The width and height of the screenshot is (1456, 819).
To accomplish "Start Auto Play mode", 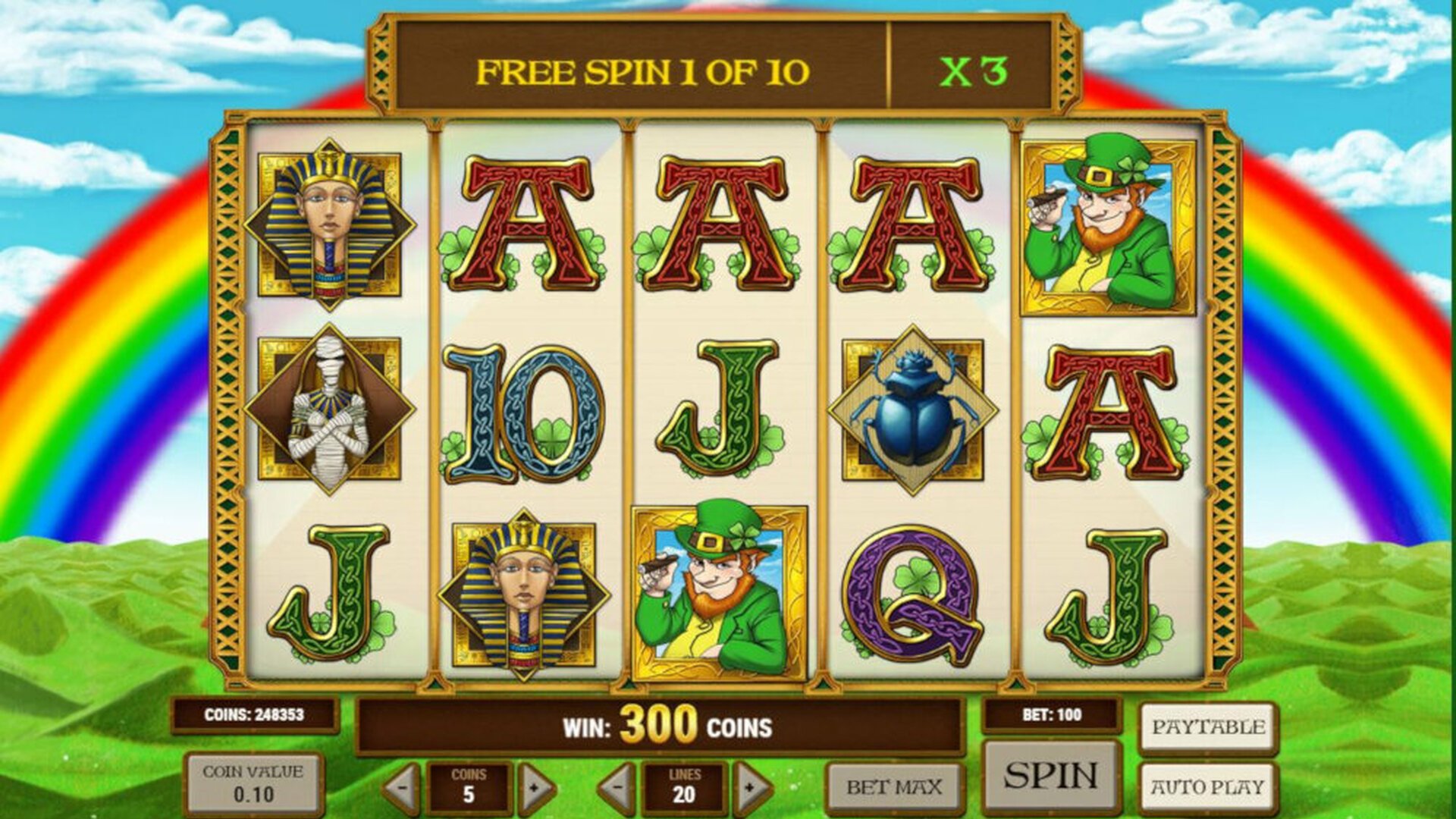I will tap(1208, 787).
